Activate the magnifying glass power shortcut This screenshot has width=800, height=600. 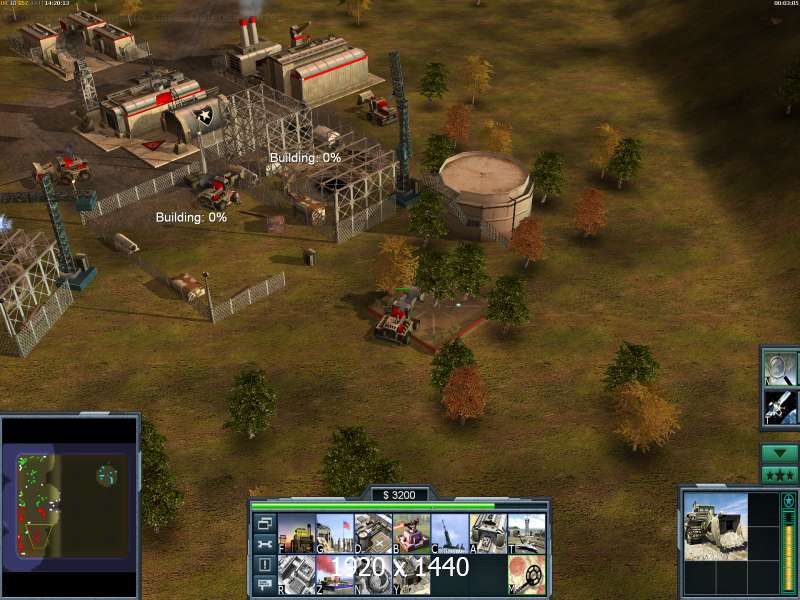pos(779,367)
